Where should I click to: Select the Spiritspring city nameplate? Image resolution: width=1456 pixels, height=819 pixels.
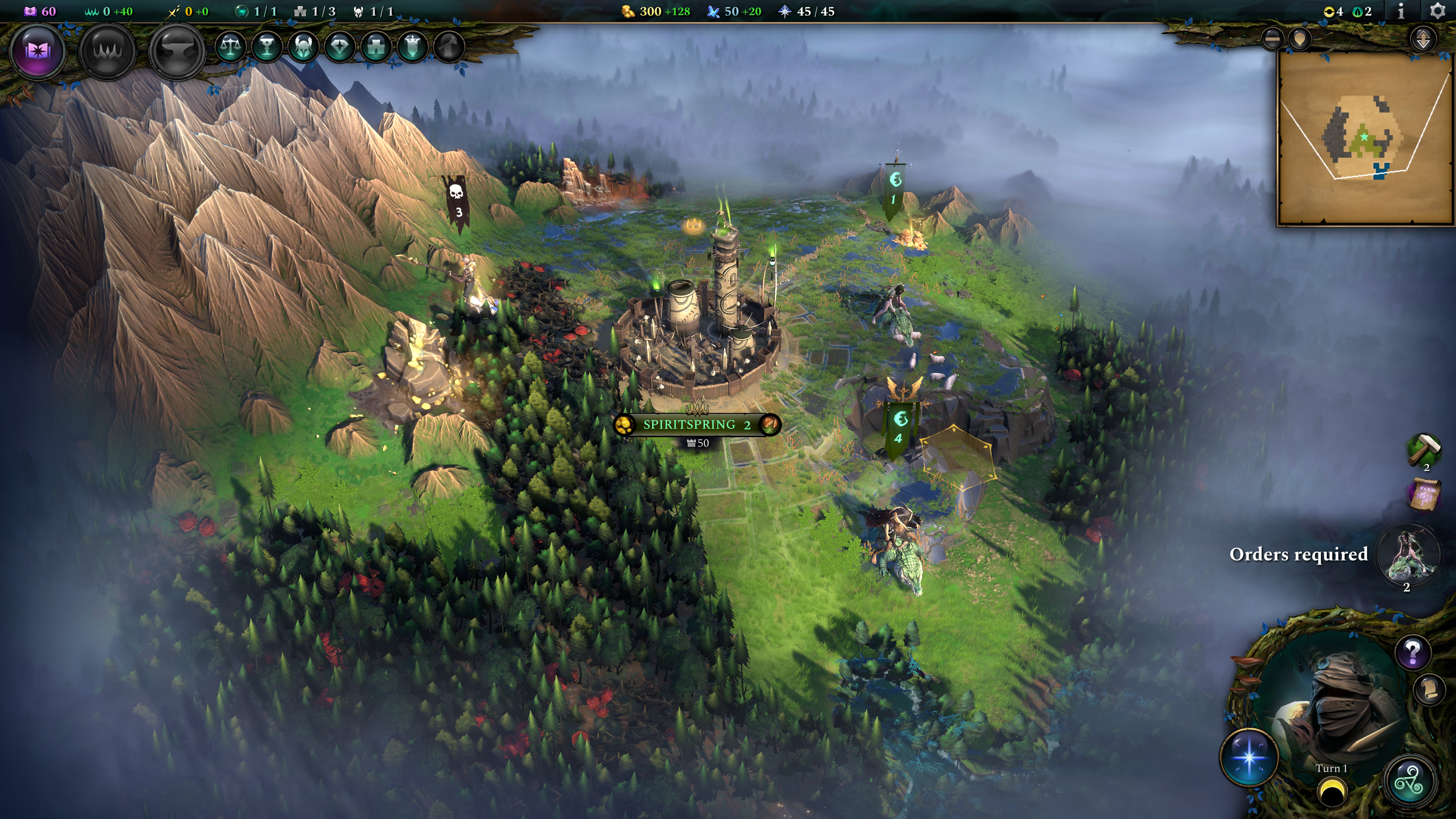click(x=697, y=425)
